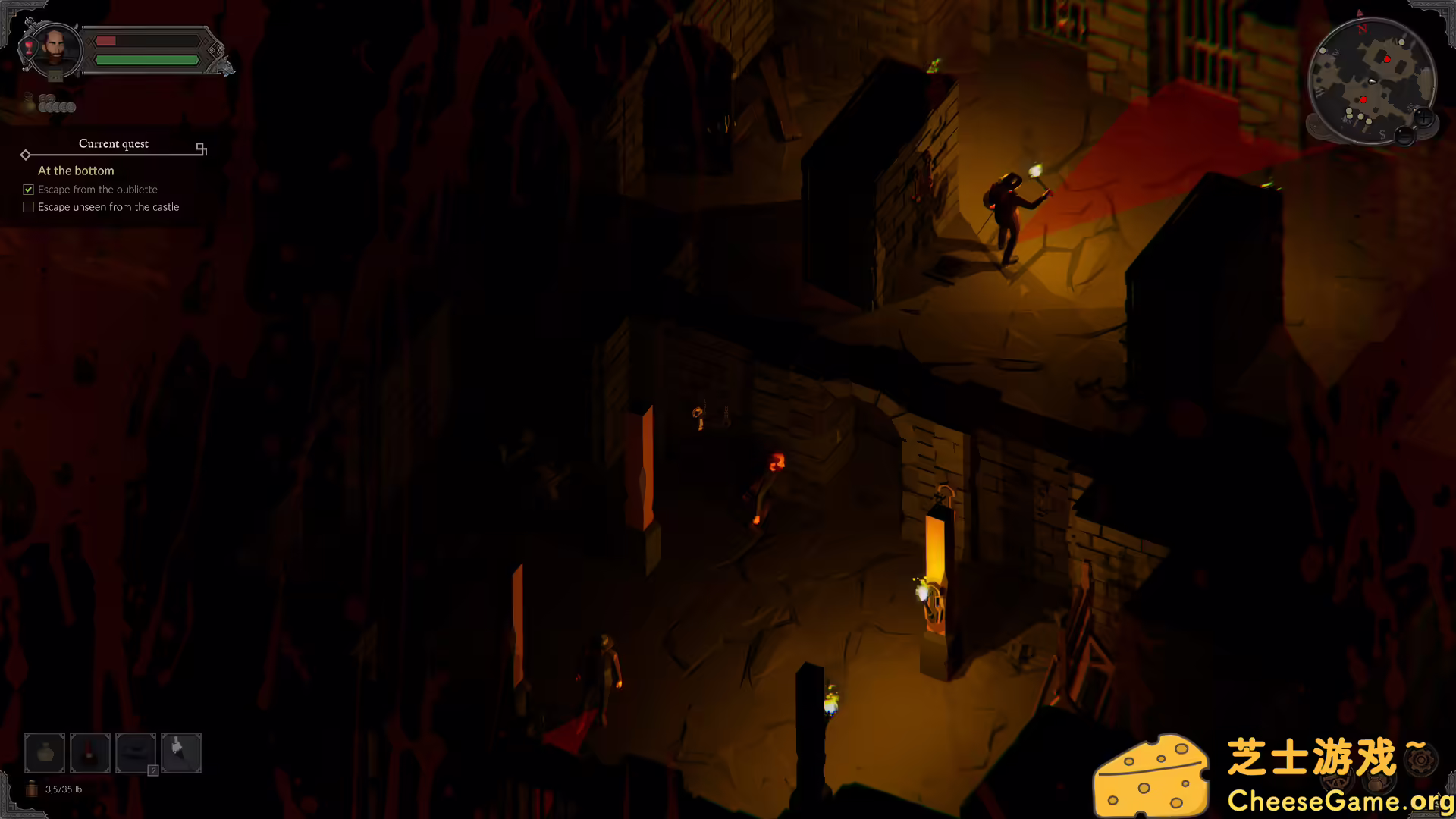Select the red candle inventory item

pos(89,752)
